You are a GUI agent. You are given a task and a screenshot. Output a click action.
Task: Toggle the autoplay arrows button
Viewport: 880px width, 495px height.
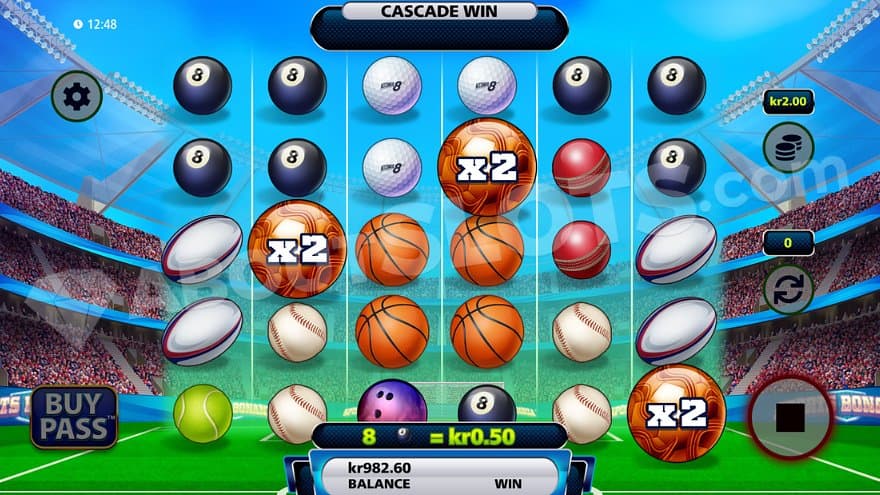788,290
